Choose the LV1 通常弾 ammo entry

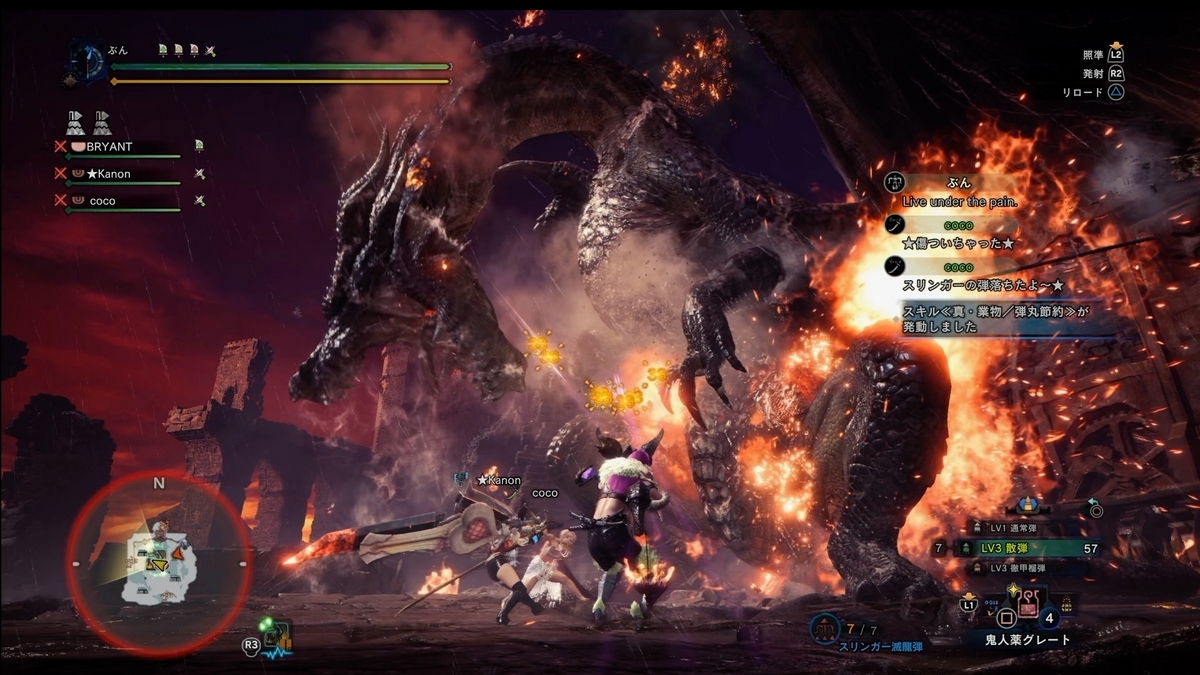pos(1016,527)
